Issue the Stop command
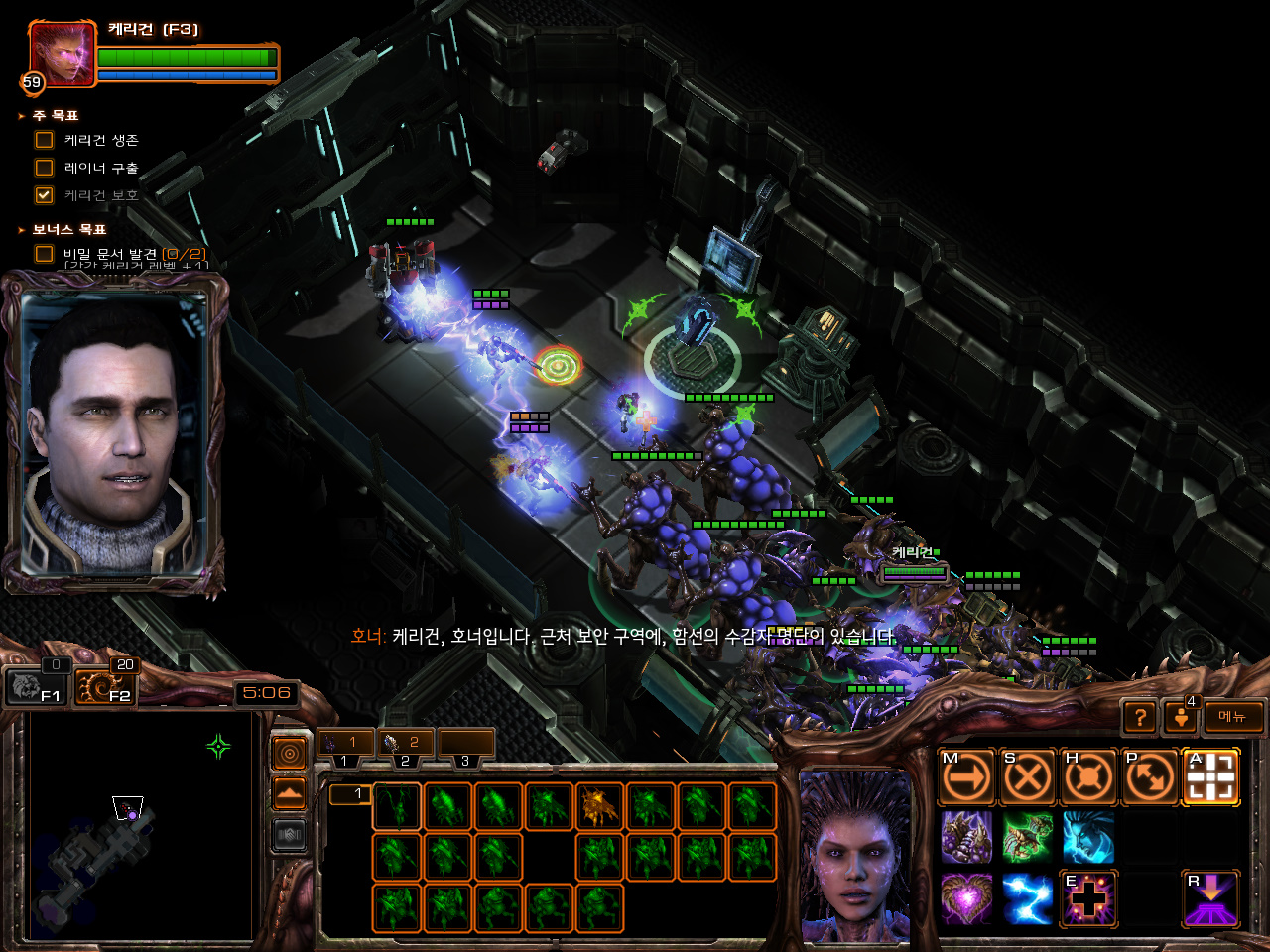Image resolution: width=1270 pixels, height=952 pixels. 1027,777
